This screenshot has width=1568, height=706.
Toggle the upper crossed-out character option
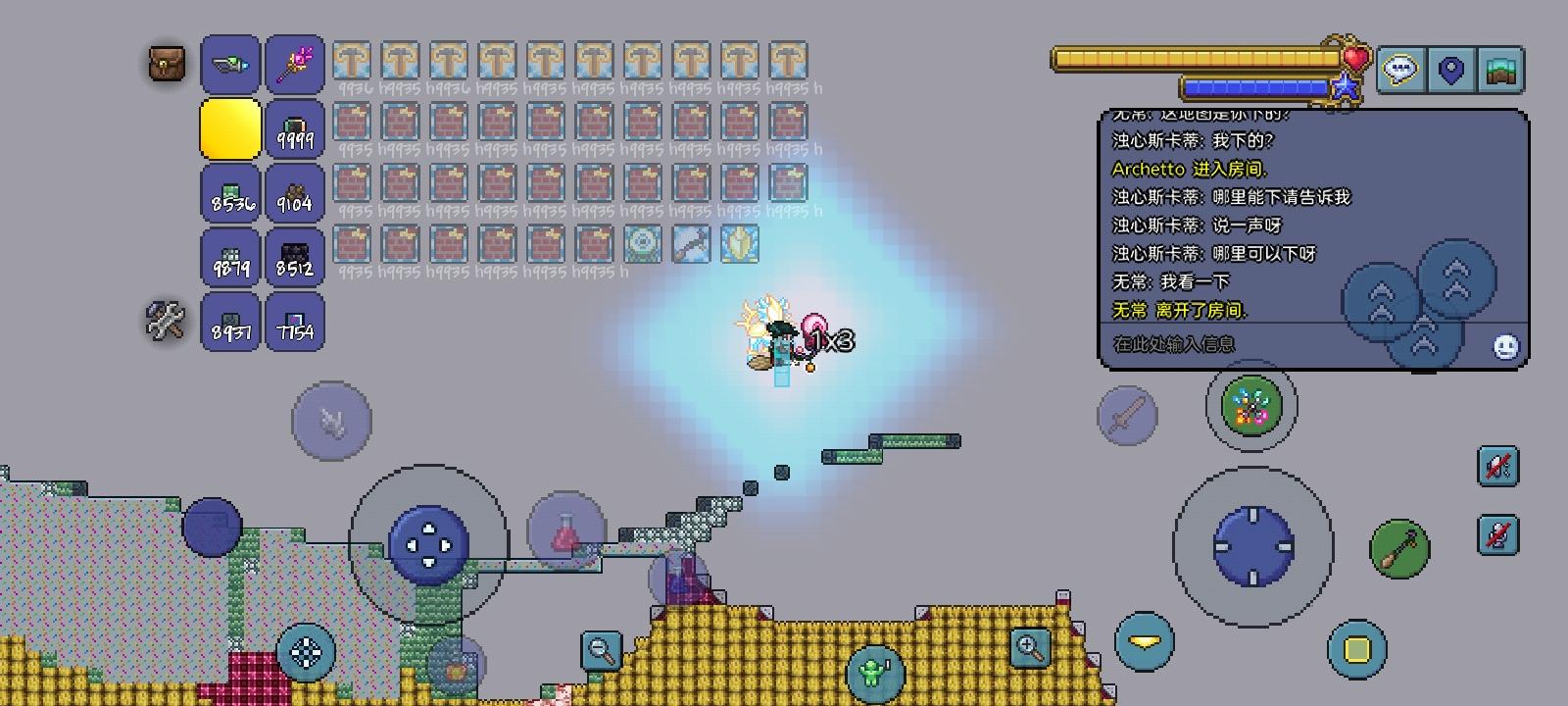[x=1498, y=467]
